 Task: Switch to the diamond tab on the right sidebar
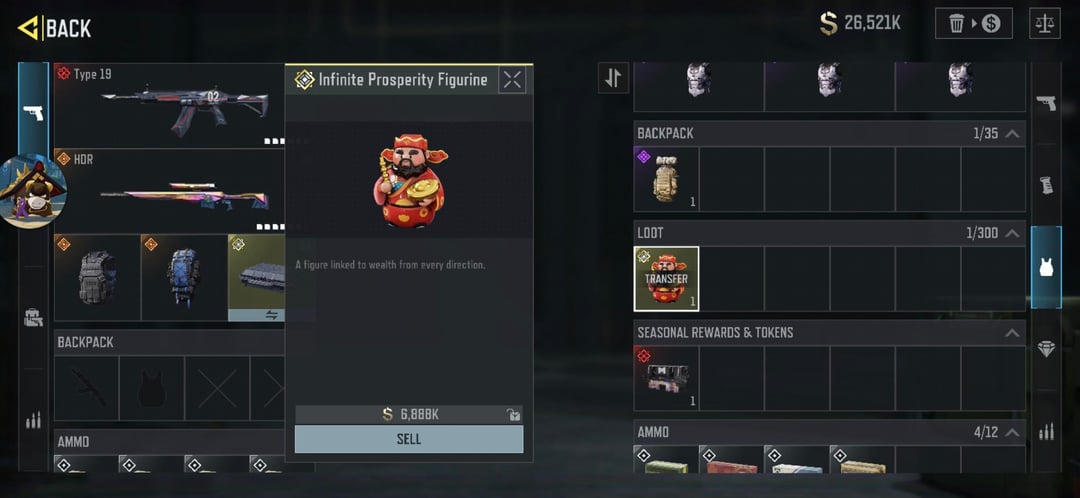click(x=1046, y=349)
